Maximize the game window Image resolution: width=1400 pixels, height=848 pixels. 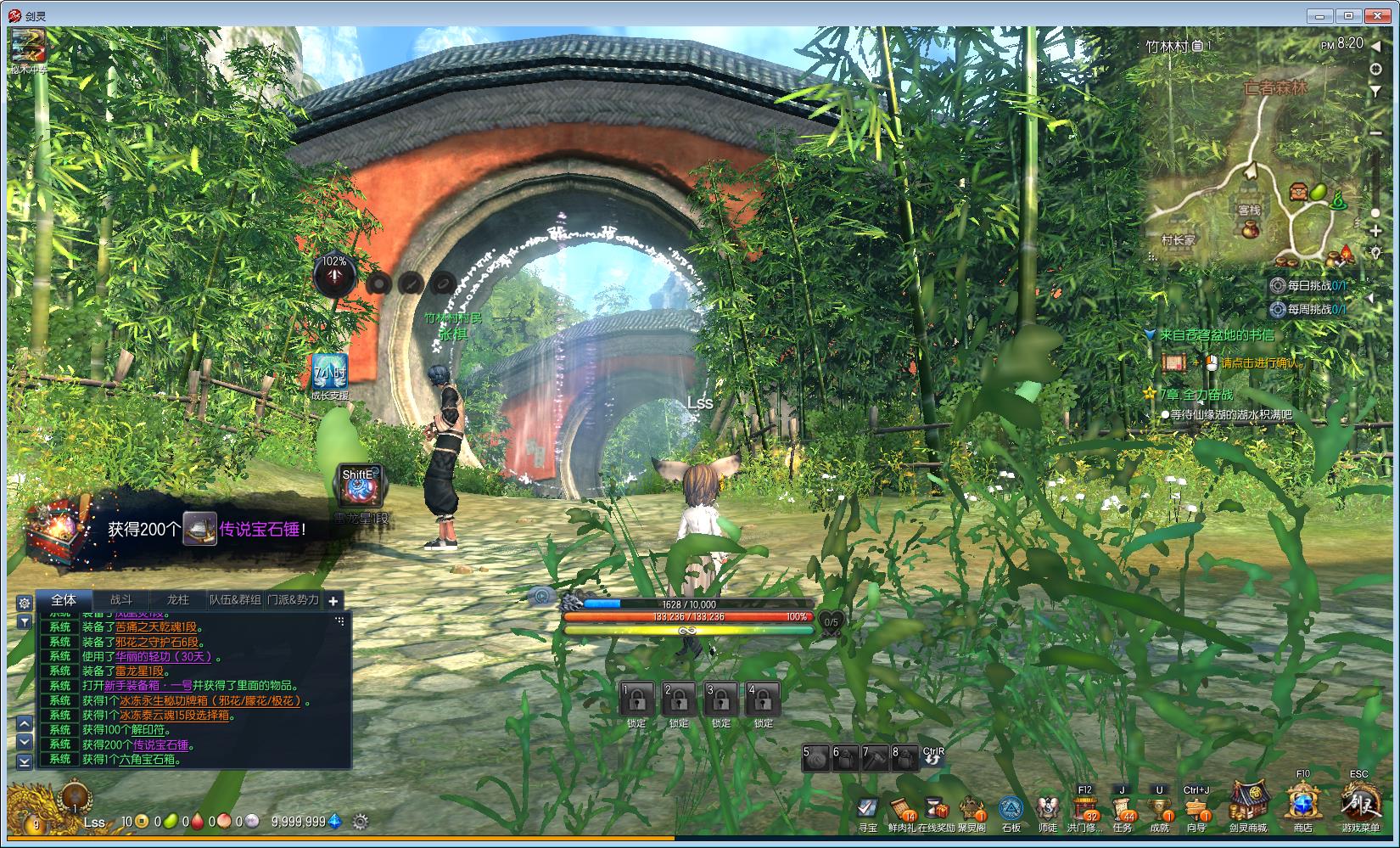pyautogui.click(x=1348, y=15)
